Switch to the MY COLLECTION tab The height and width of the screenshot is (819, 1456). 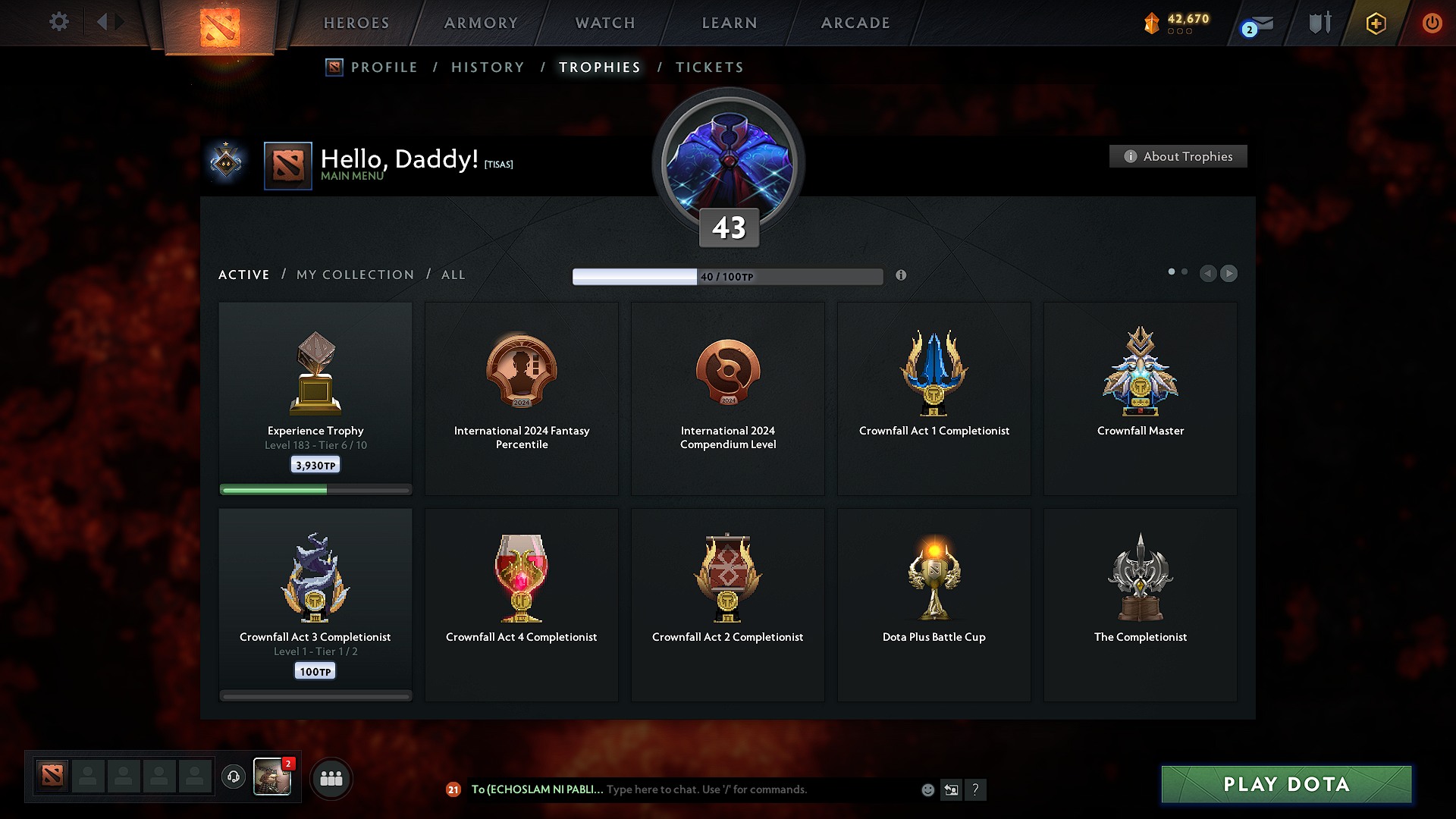[x=354, y=275]
